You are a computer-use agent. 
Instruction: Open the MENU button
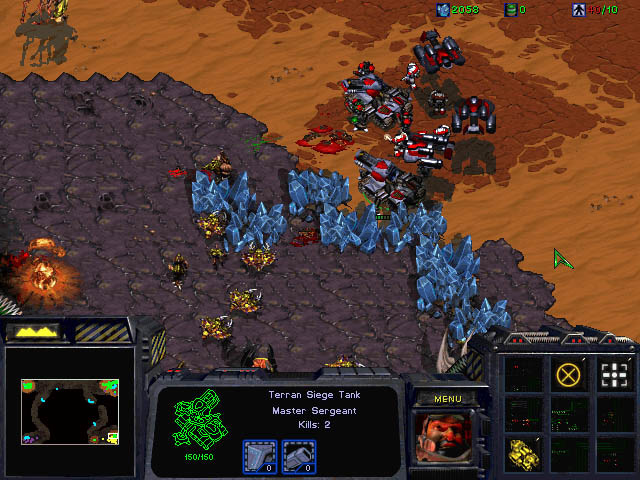tap(445, 397)
